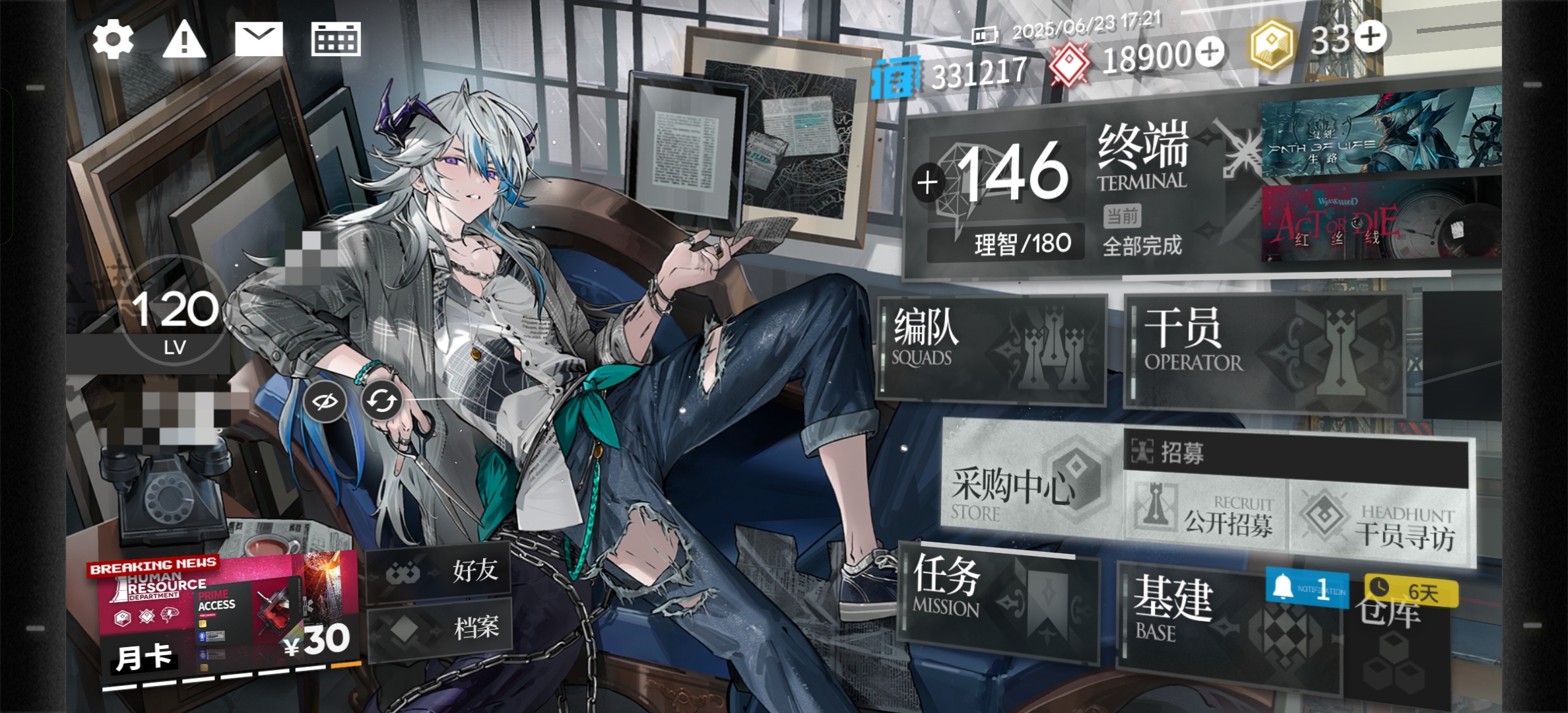Add more Orundum with the plus button
Viewport: 1568px width, 713px height.
[x=1210, y=52]
